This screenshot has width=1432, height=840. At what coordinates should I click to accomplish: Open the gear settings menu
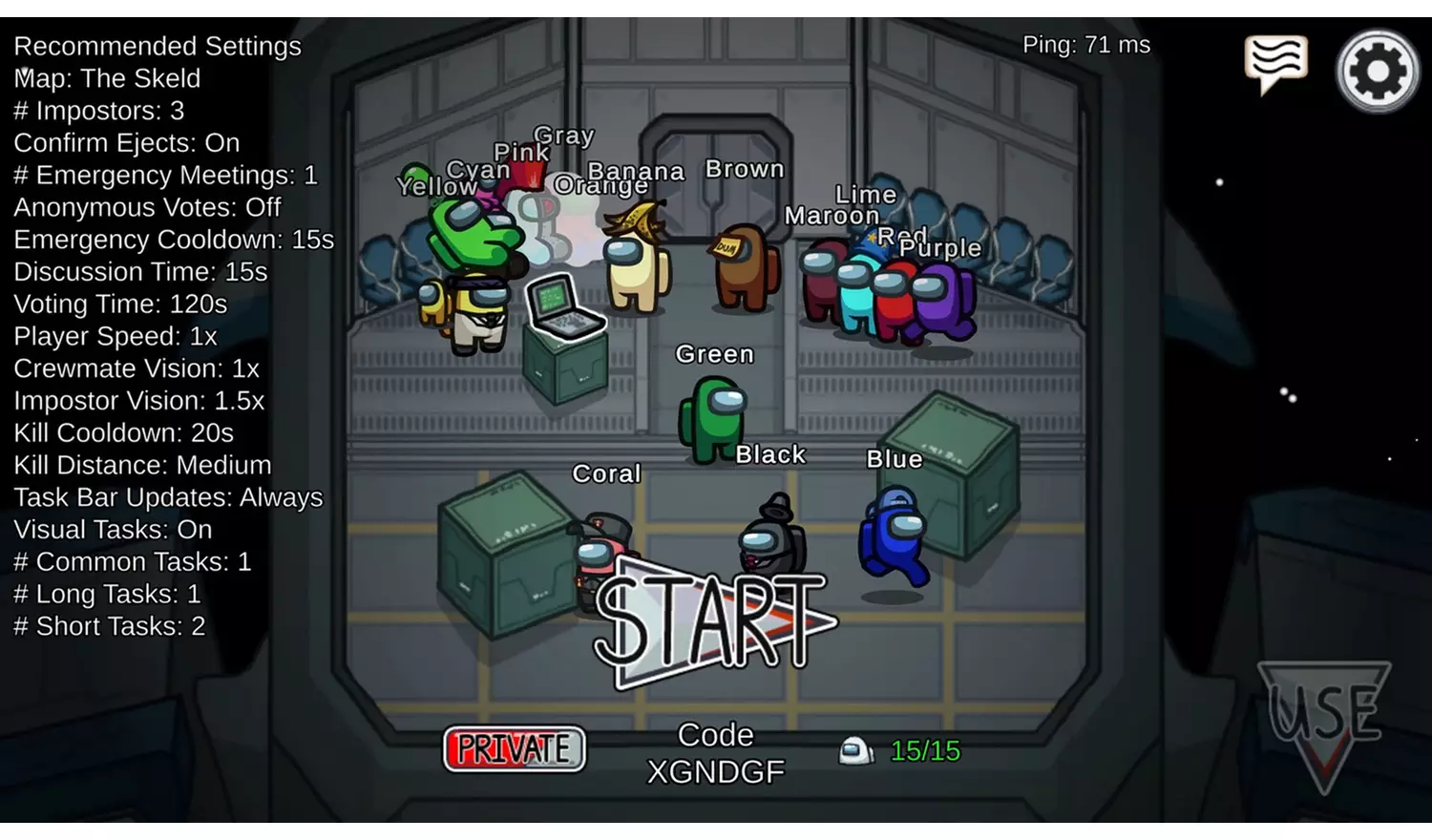[1377, 72]
